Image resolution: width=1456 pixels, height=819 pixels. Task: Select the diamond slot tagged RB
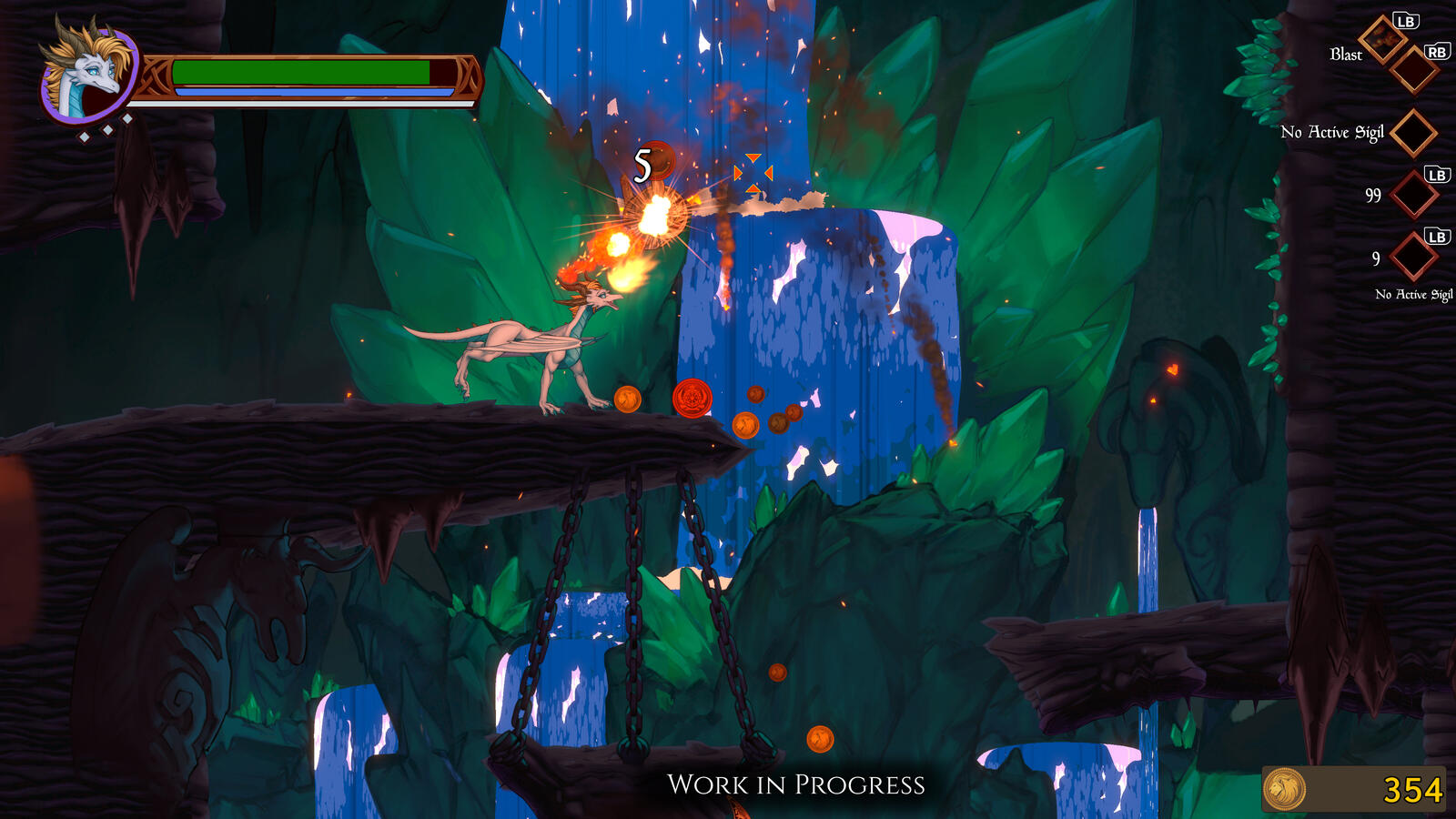tap(1414, 70)
